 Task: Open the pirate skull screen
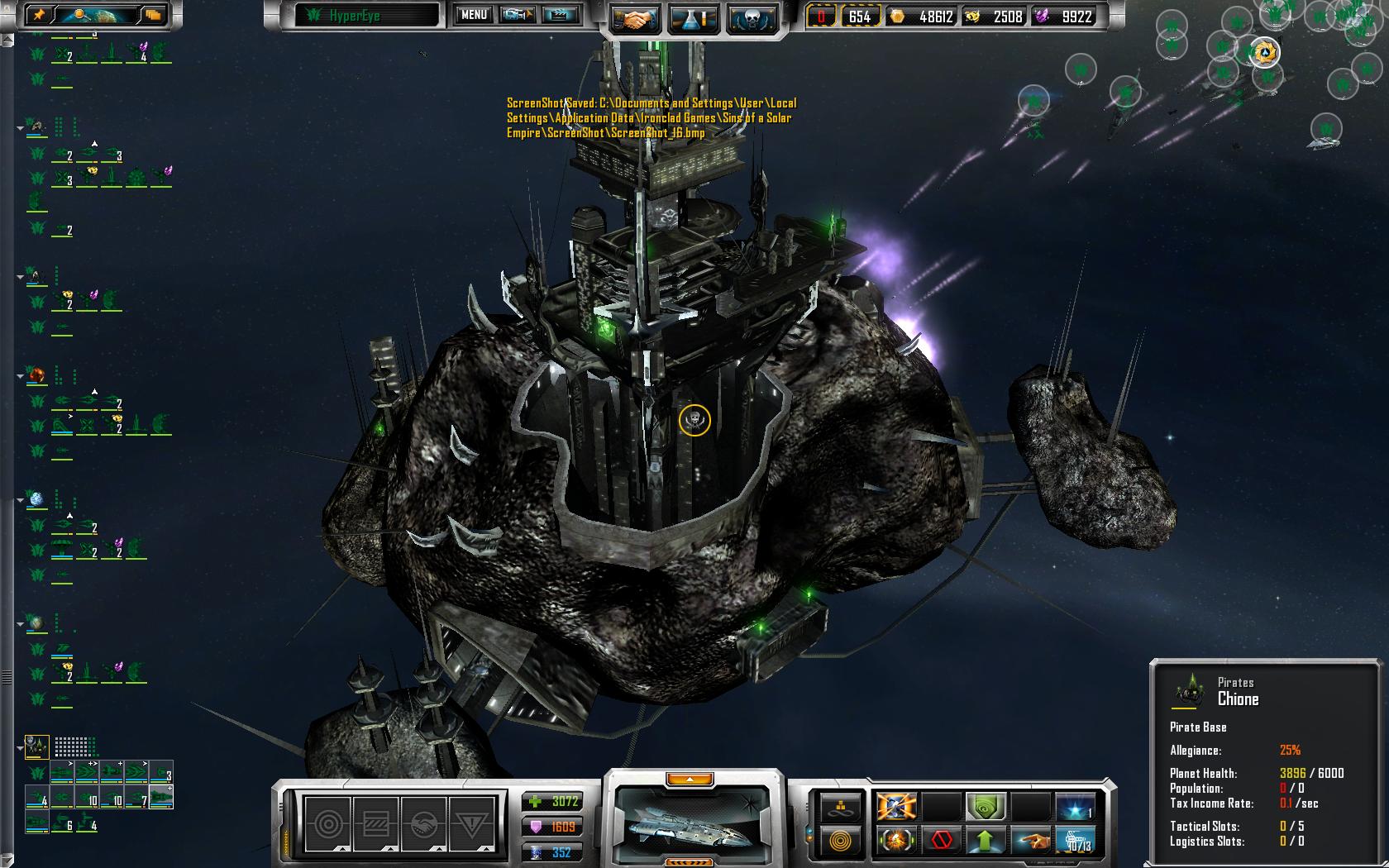[752, 19]
